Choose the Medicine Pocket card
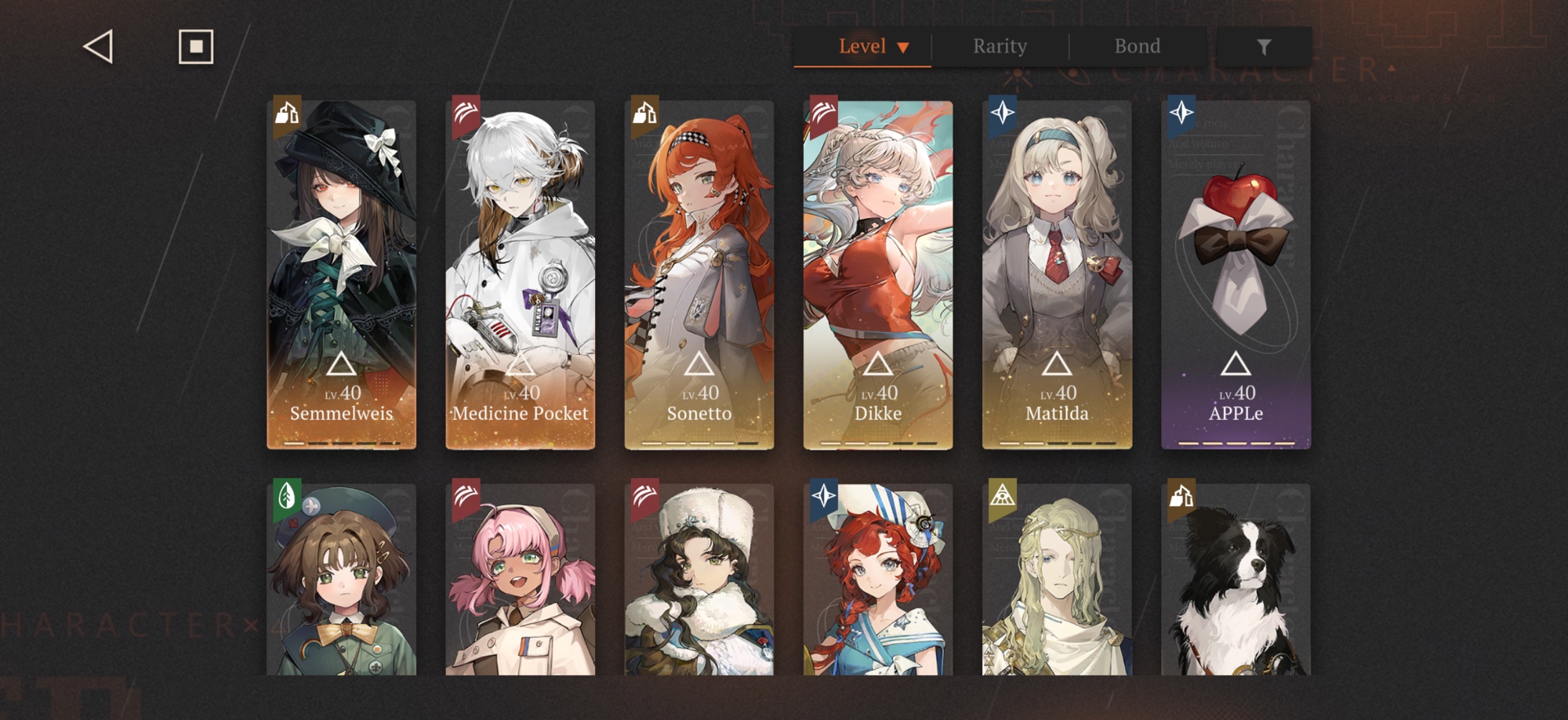Viewport: 1568px width, 720px height. tap(521, 274)
